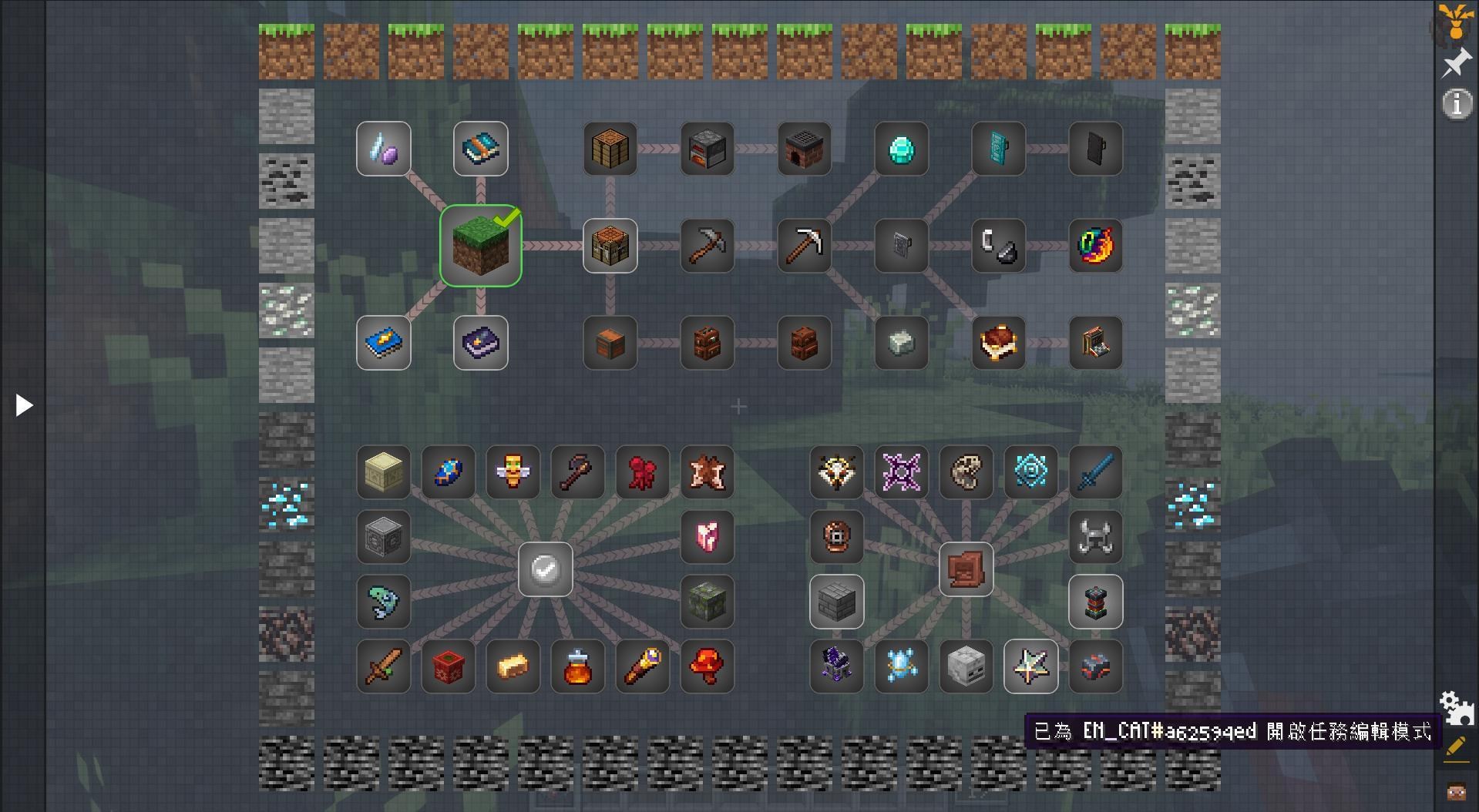Screen dimensions: 1479x812
Task: Open the wither skeleton skull quest
Action: (966, 667)
